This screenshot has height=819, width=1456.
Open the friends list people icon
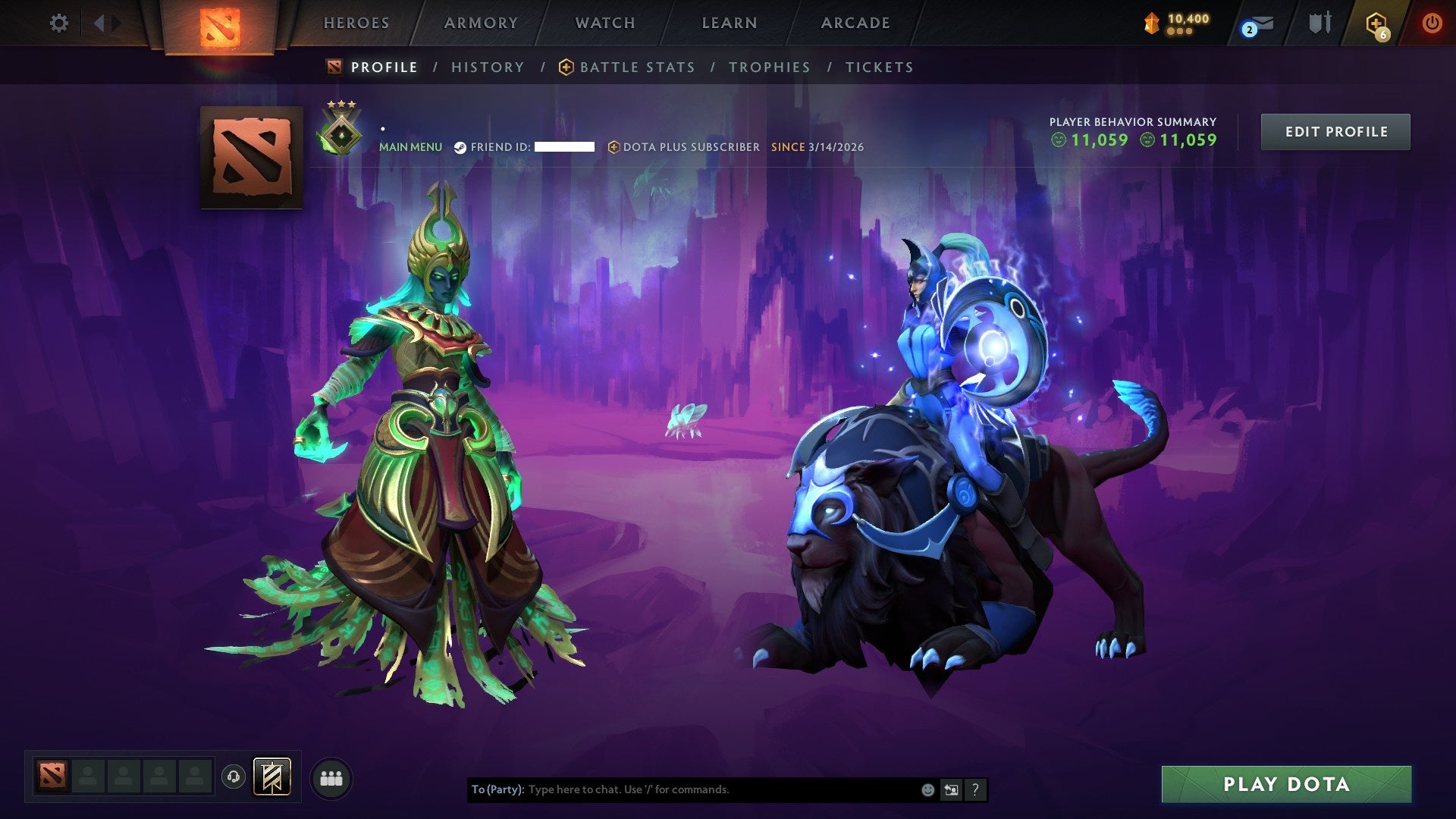click(331, 777)
